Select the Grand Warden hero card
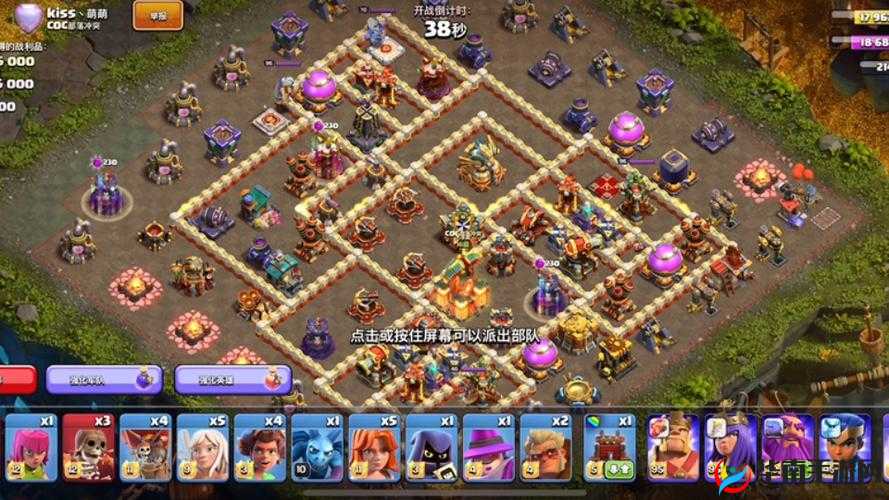The image size is (889, 500). click(789, 447)
